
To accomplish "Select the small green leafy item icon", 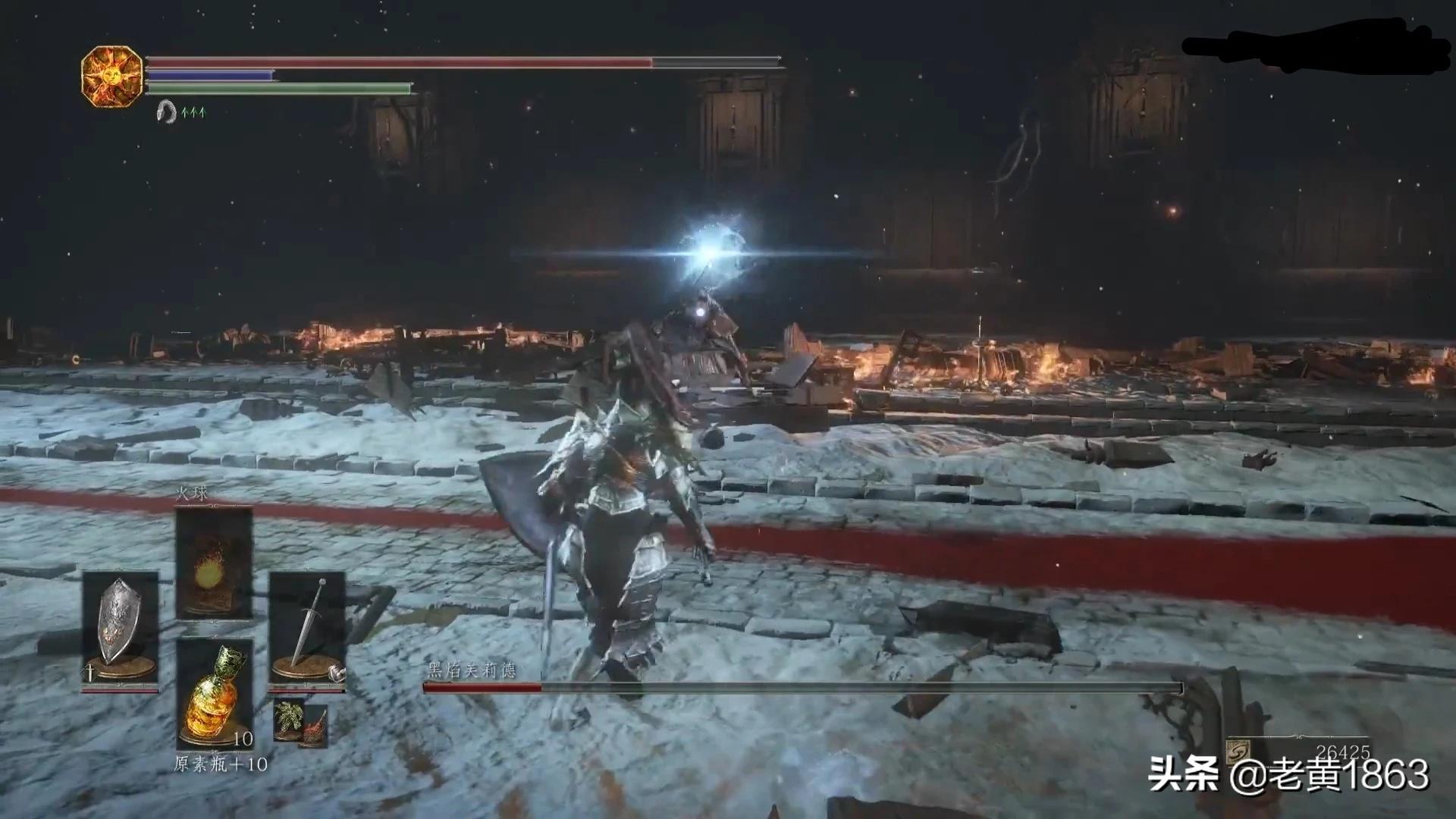I will [x=288, y=718].
